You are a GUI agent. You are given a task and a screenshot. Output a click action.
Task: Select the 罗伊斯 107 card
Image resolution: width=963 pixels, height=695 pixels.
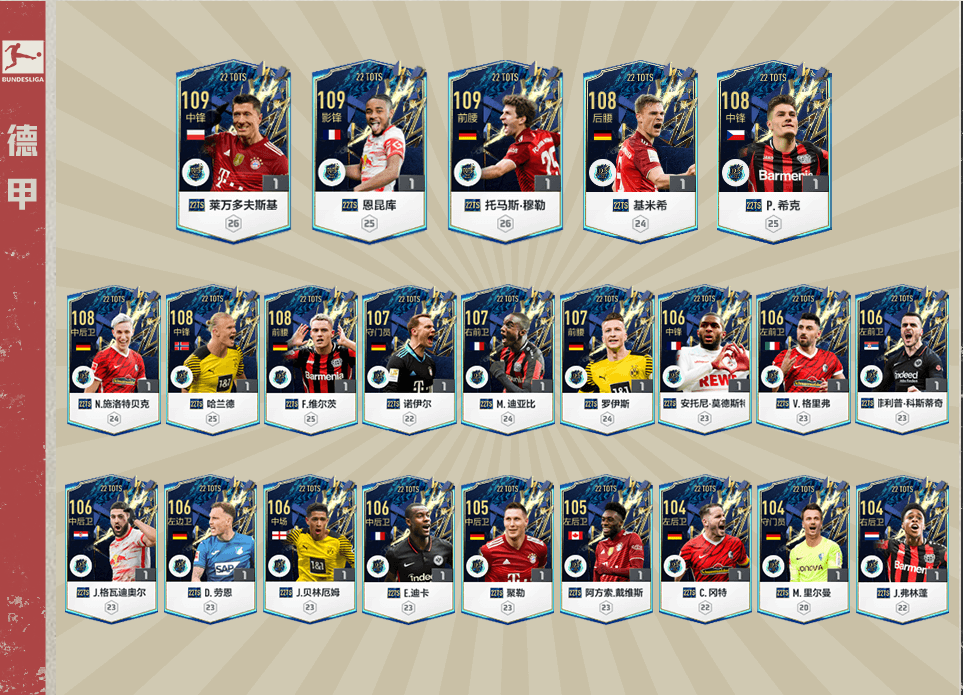606,357
